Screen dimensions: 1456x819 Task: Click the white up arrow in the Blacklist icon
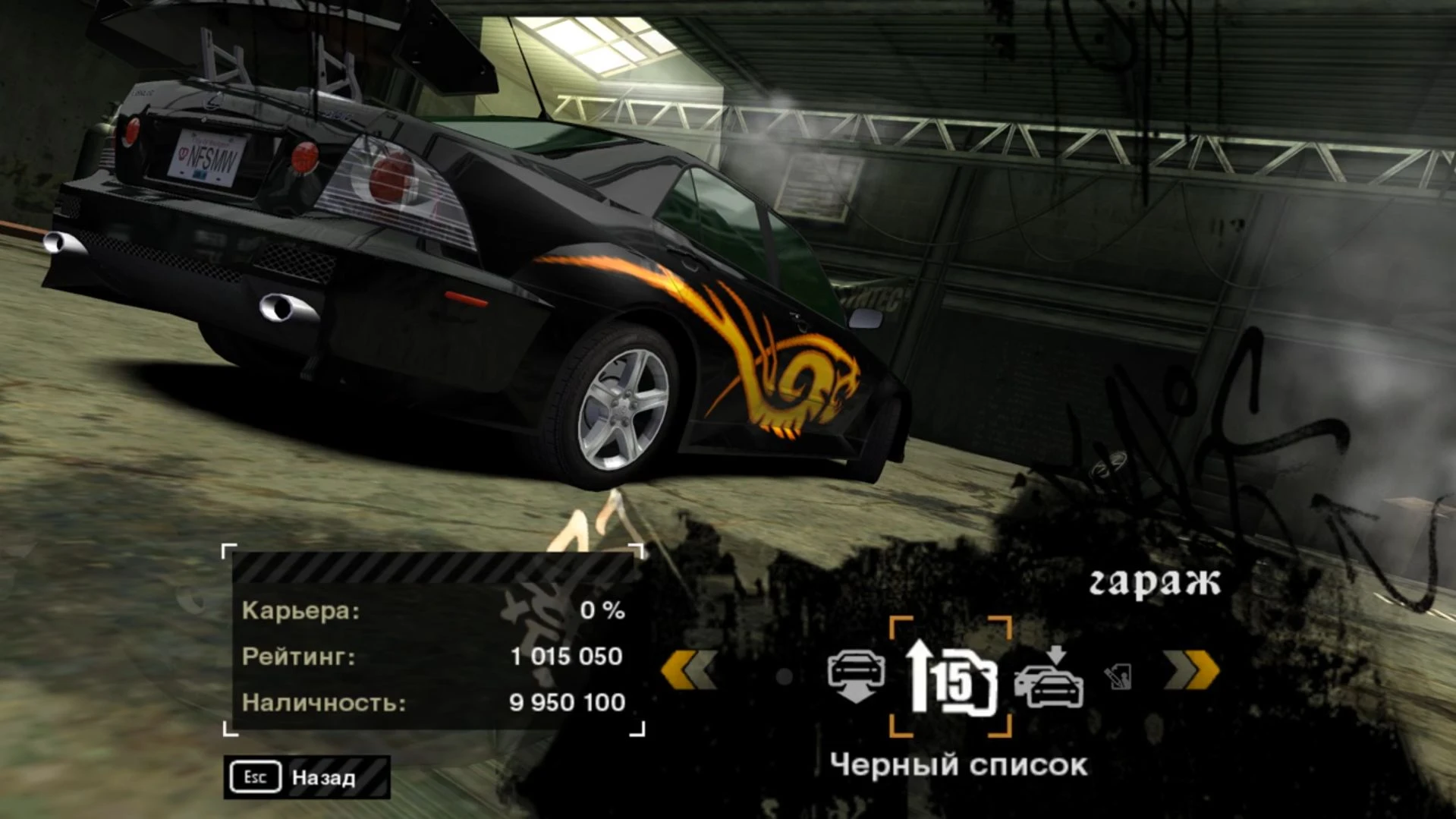tap(920, 676)
